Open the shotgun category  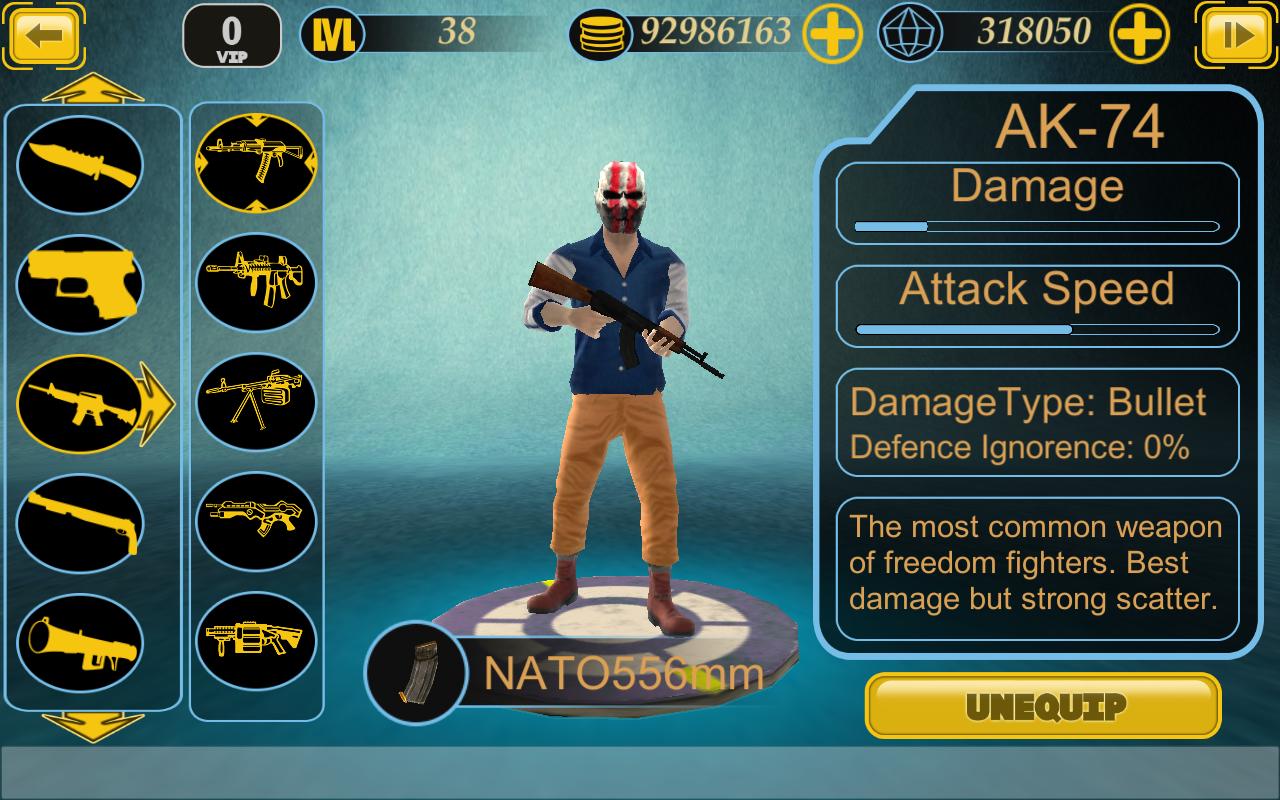point(80,523)
